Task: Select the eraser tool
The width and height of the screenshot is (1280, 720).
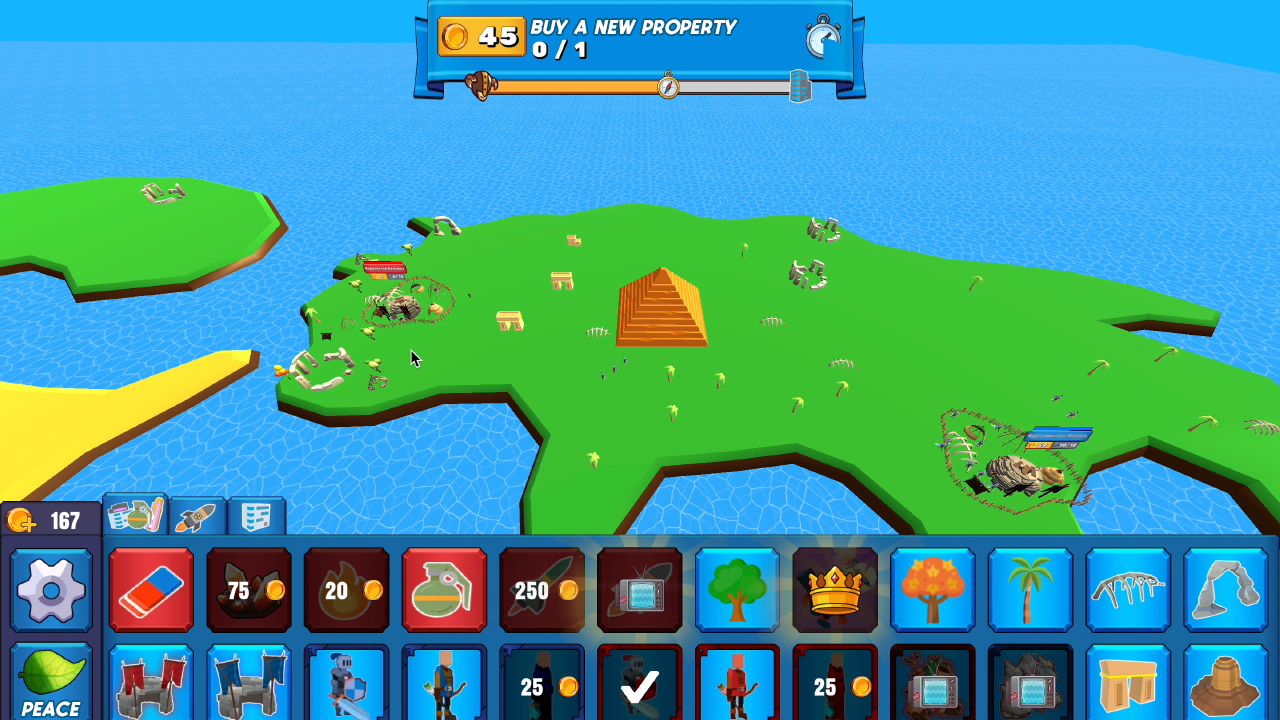Action: 151,591
